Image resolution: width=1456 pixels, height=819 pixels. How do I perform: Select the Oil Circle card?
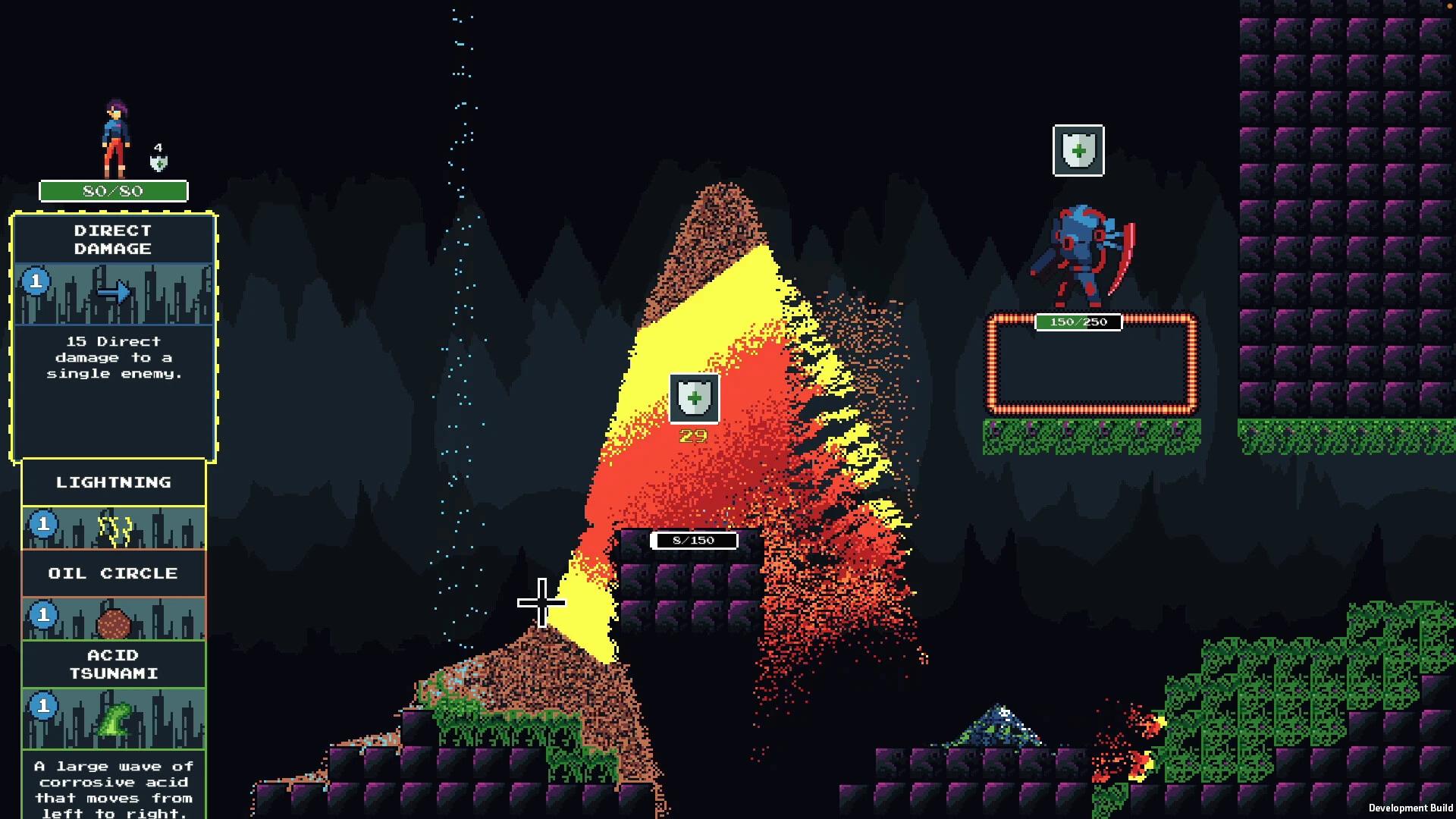[x=113, y=573]
